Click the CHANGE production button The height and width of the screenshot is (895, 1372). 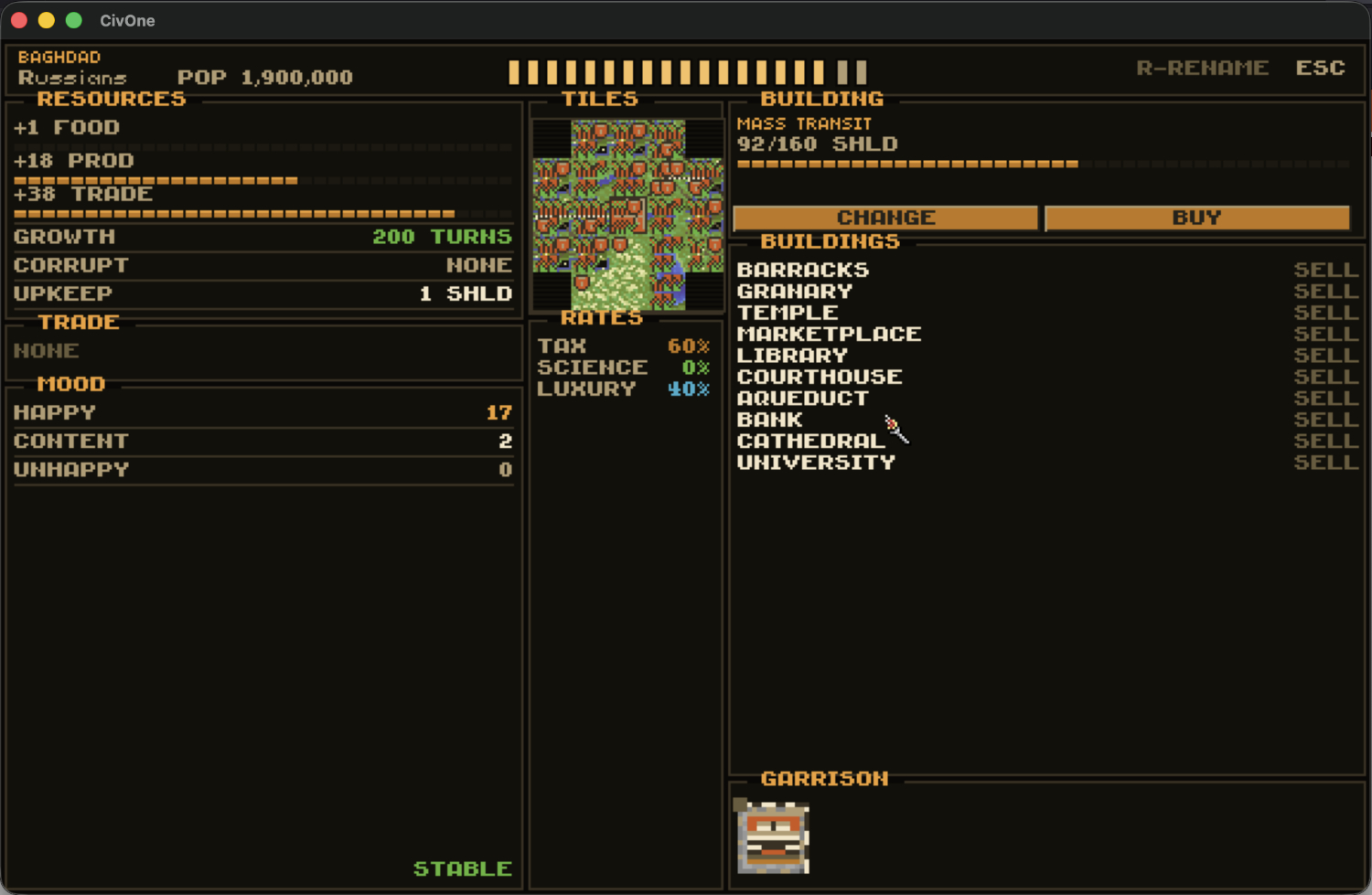[884, 218]
